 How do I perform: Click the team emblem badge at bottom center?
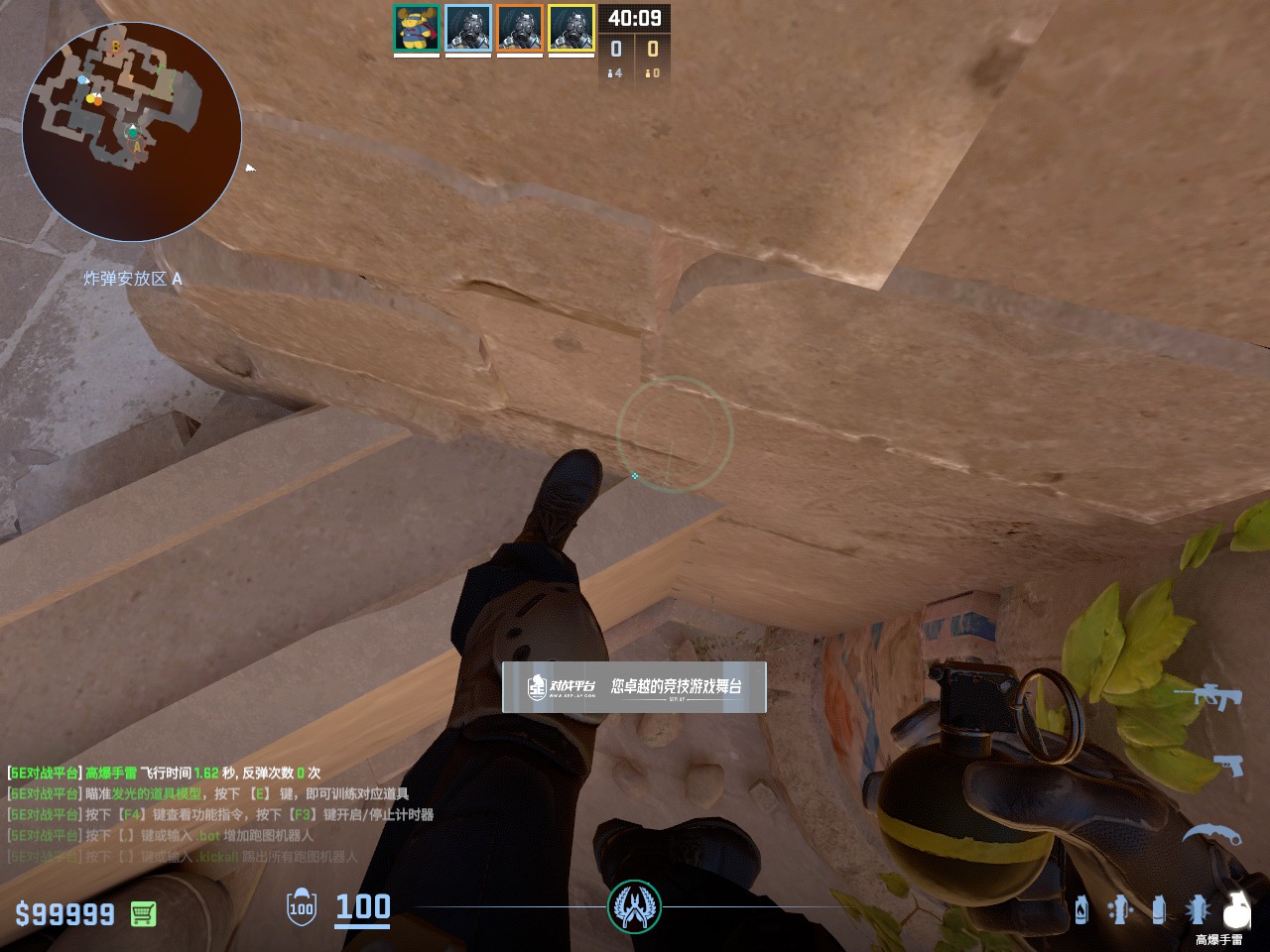(634, 906)
